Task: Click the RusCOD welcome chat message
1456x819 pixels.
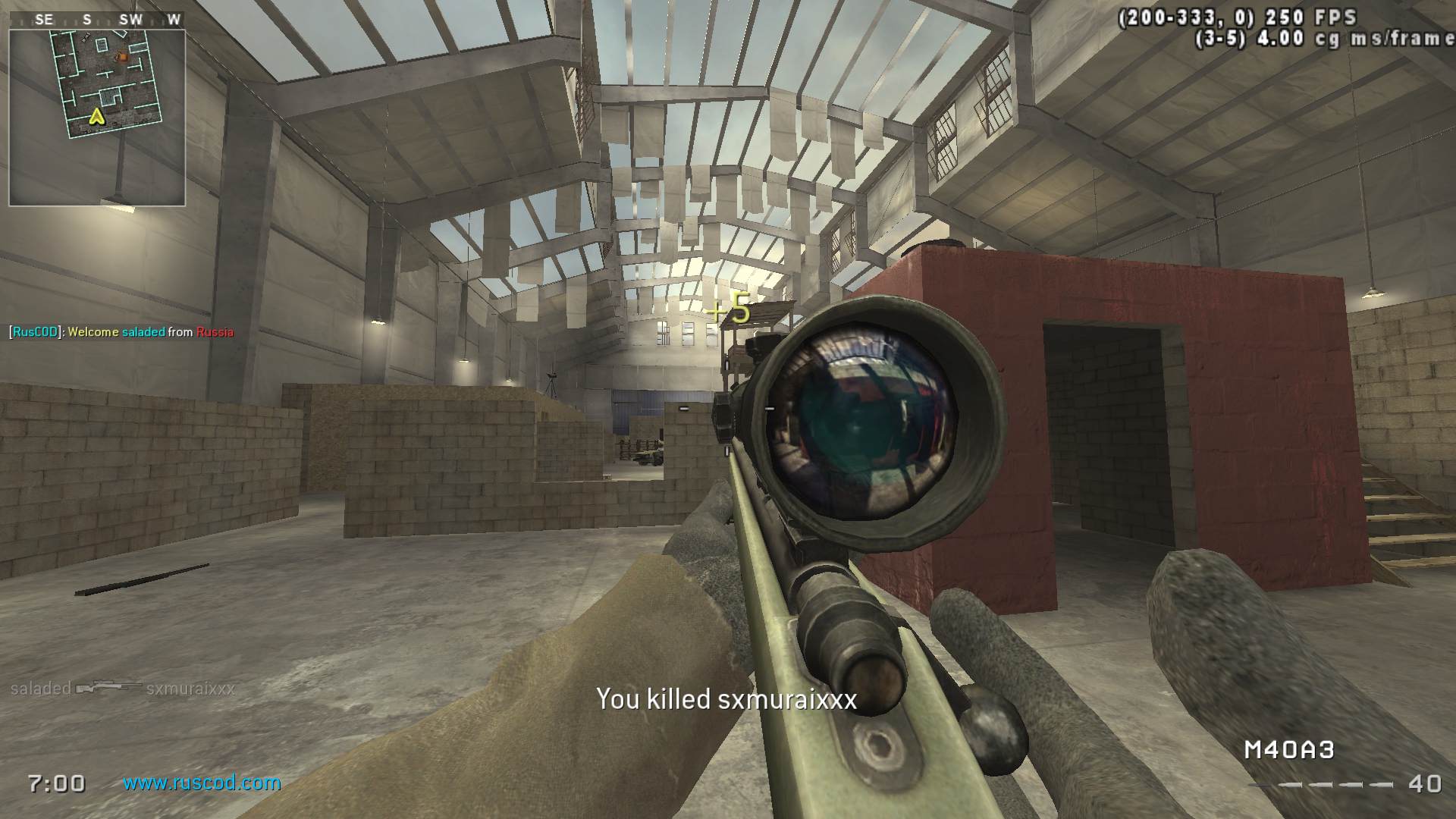Action: [121, 332]
